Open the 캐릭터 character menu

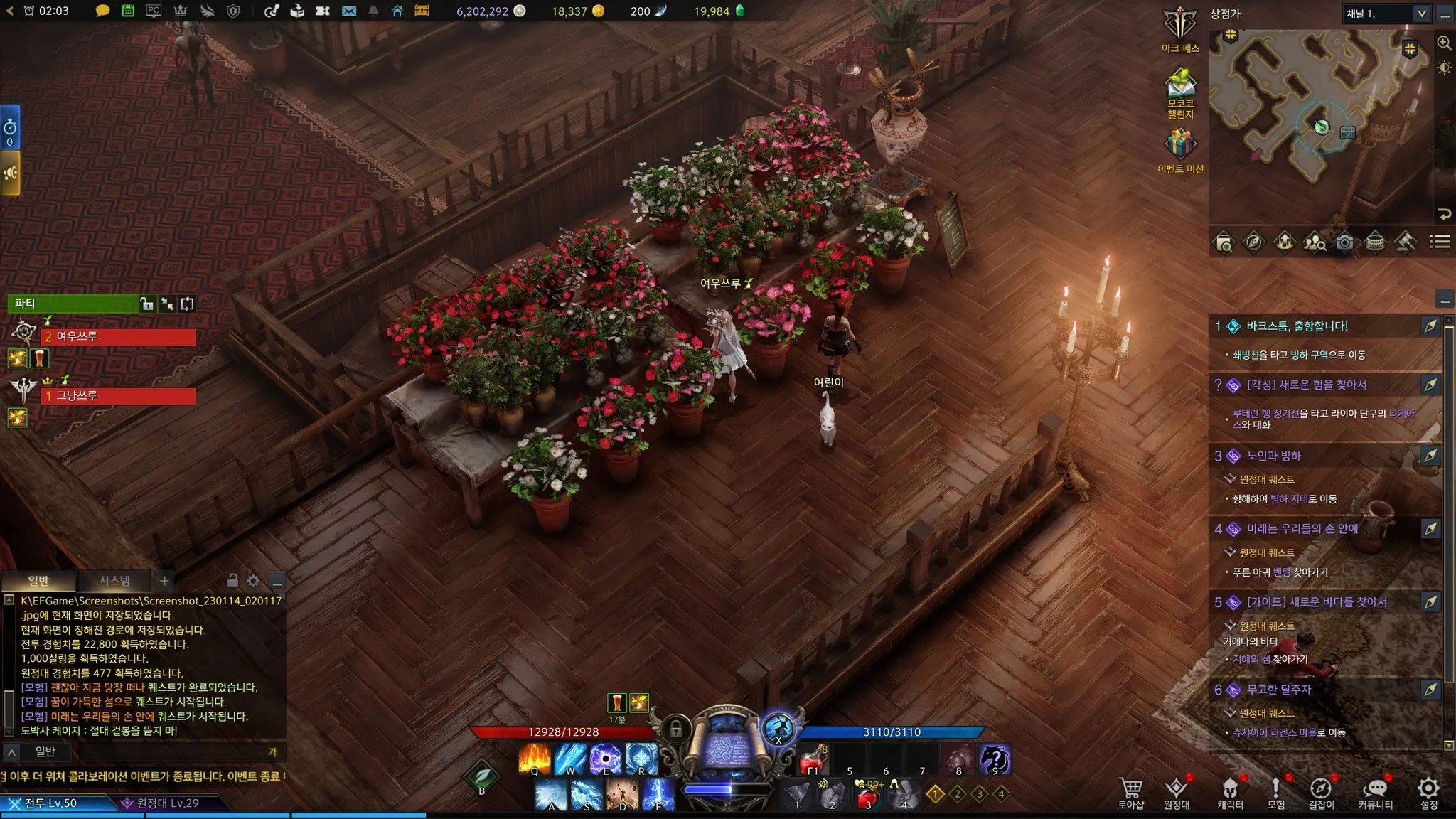click(x=1230, y=792)
